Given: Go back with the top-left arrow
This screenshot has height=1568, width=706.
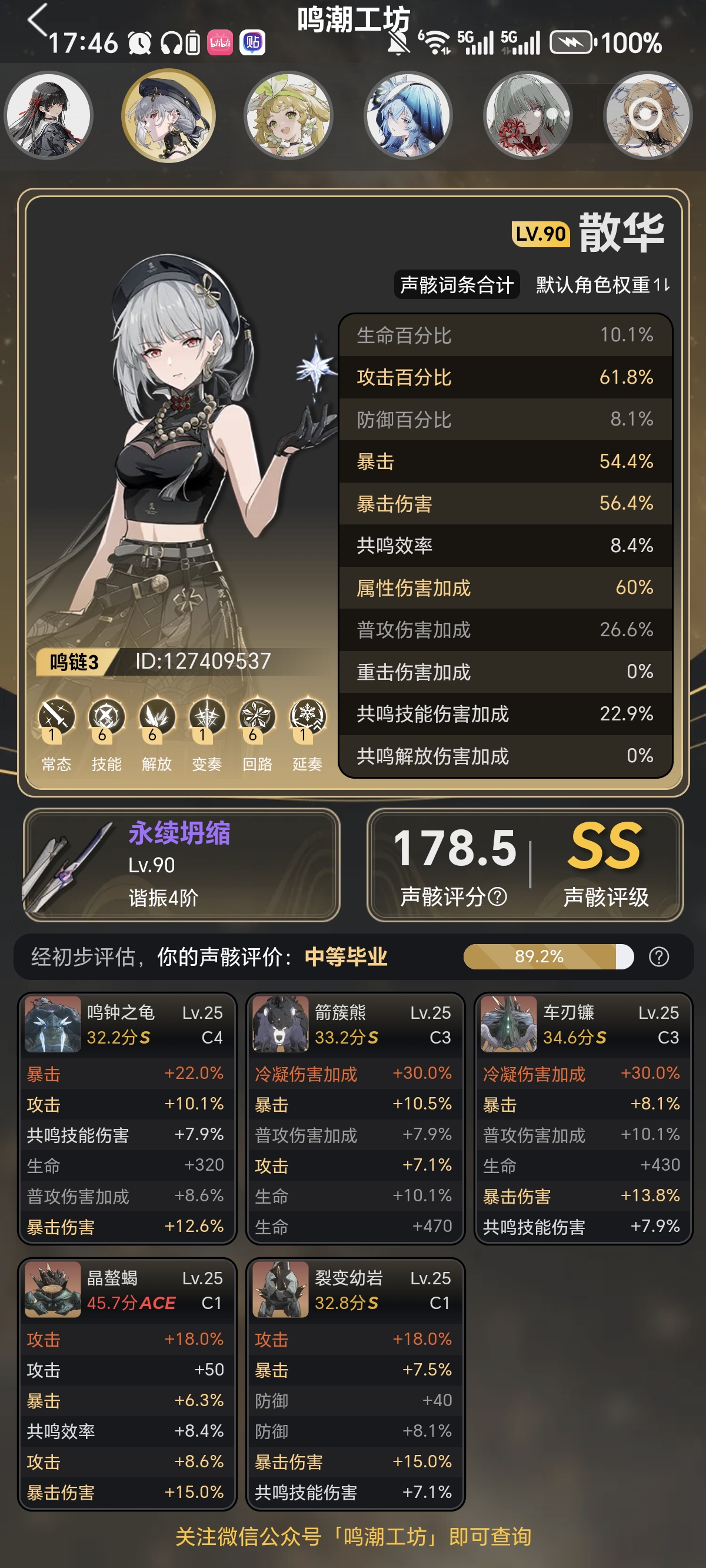Looking at the screenshot, I should point(38,19).
